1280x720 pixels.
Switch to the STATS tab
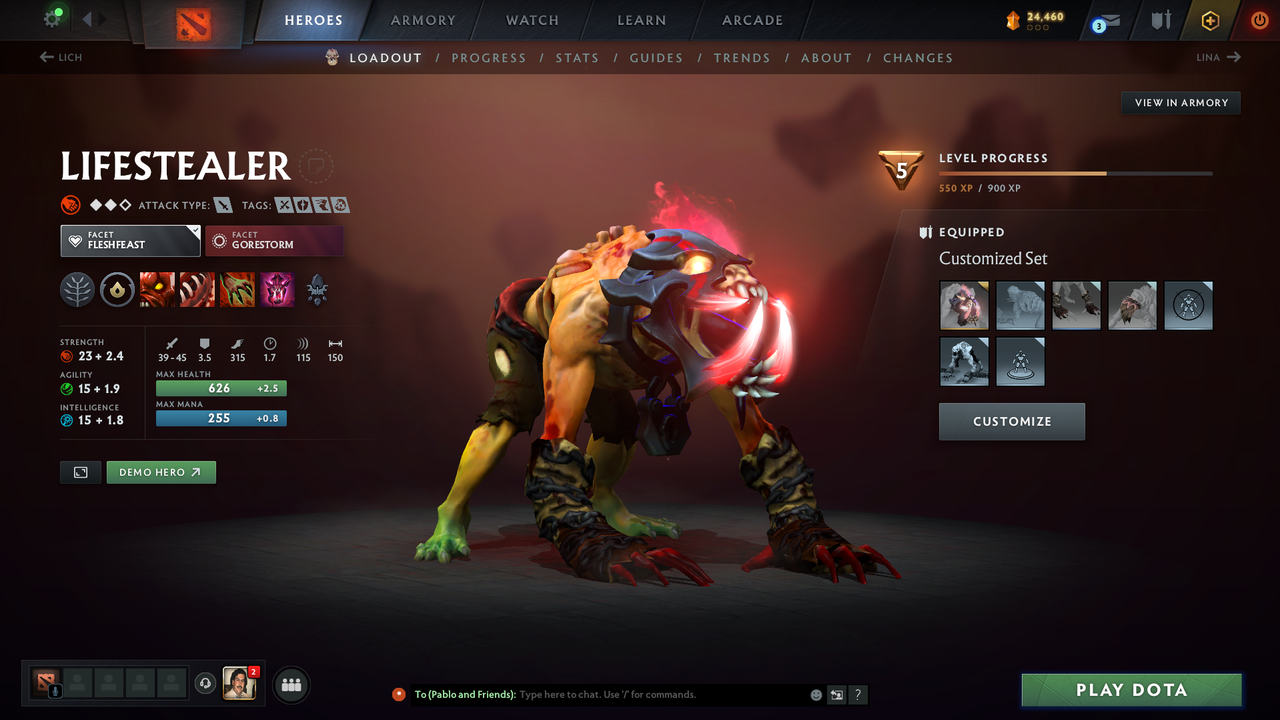tap(577, 57)
